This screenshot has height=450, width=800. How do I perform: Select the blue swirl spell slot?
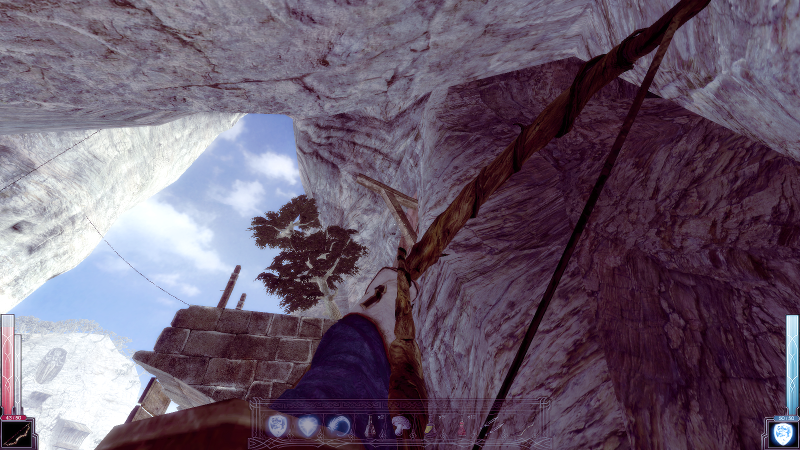[x=339, y=426]
